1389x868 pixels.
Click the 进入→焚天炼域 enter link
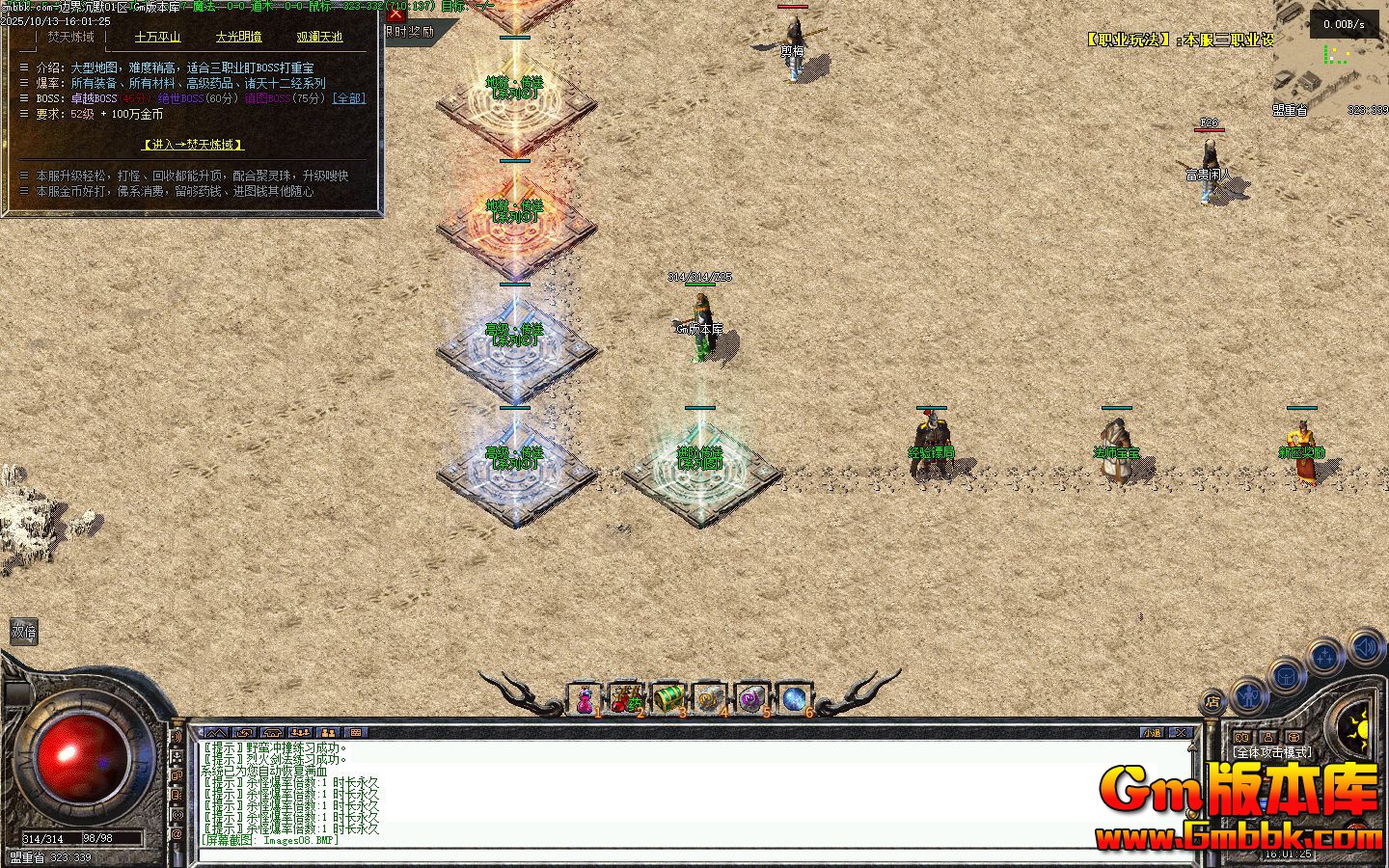193,145
